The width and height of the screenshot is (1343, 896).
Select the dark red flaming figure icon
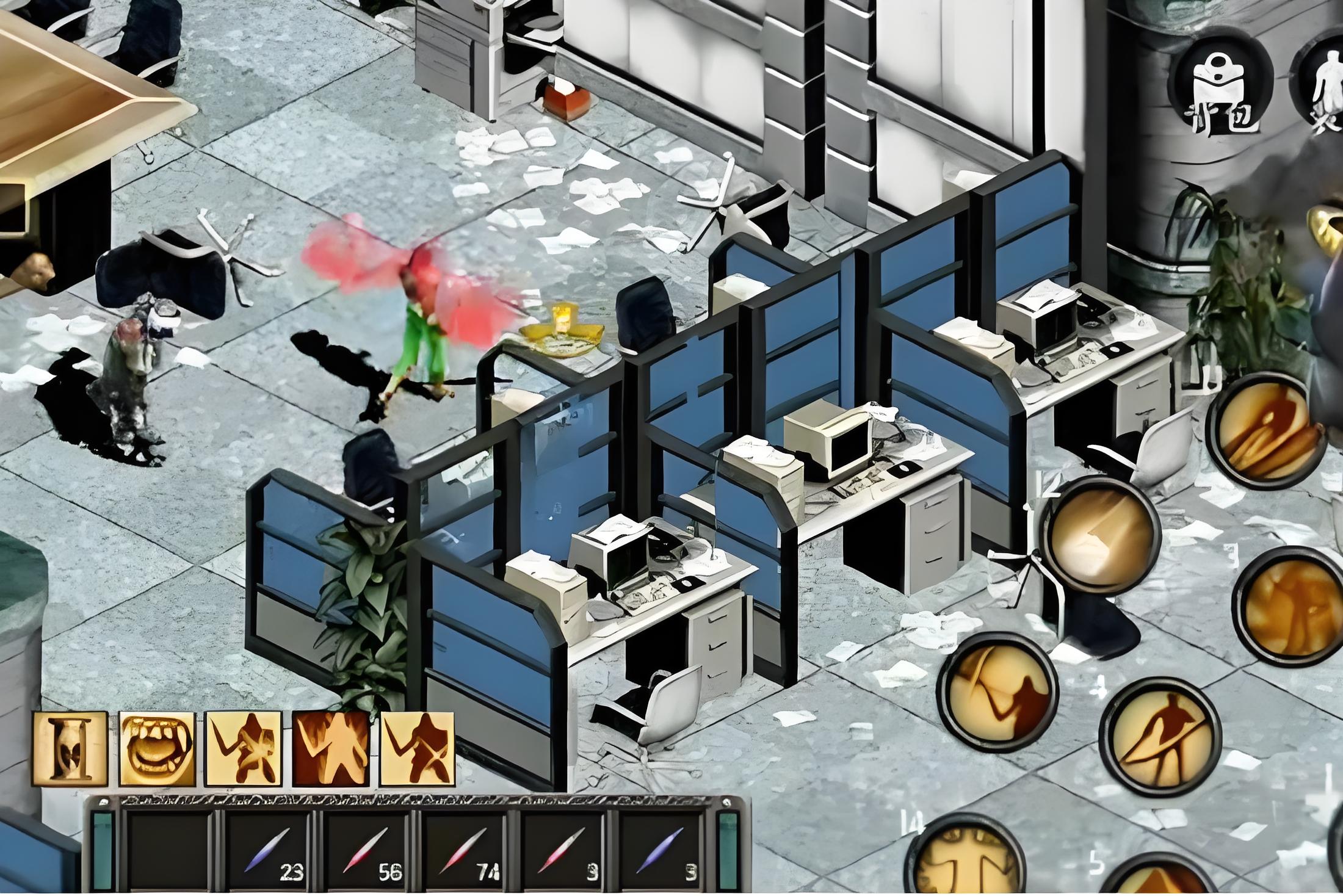[x=331, y=750]
